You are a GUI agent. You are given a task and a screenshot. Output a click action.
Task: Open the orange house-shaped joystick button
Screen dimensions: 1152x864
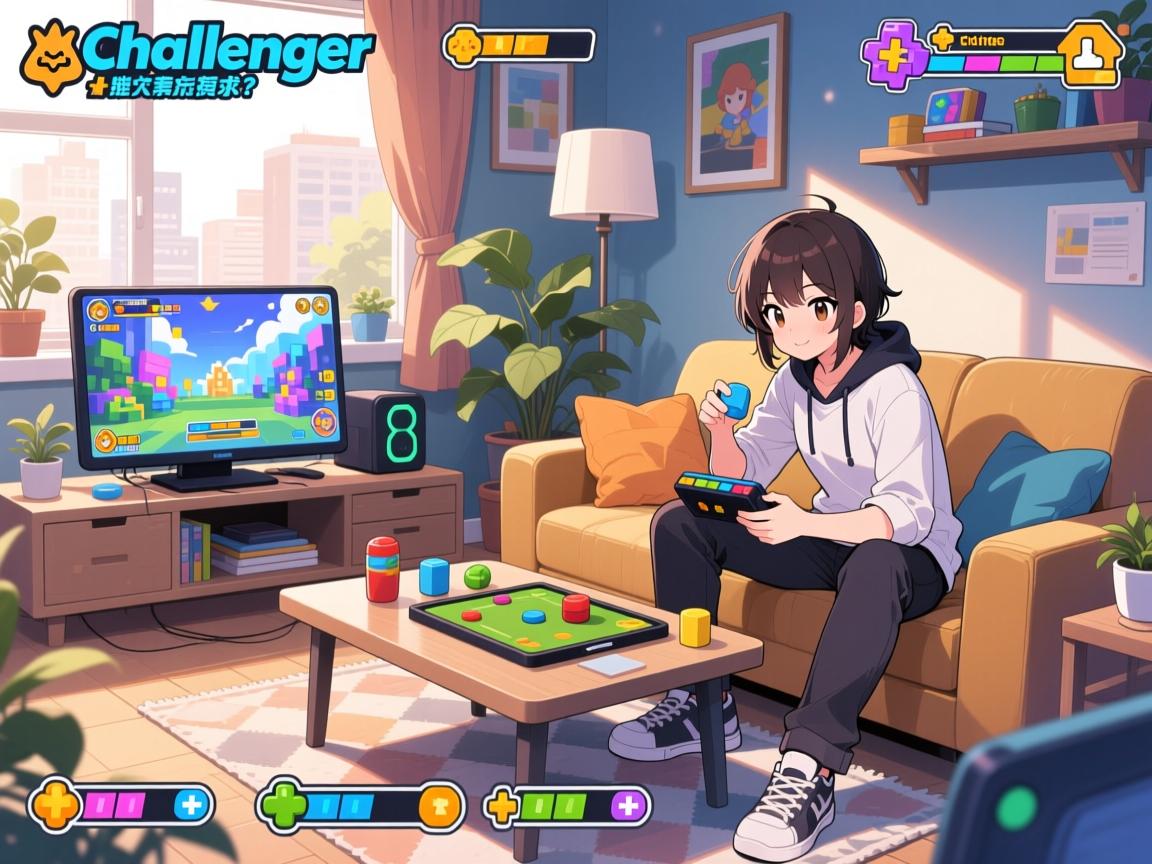pos(1085,54)
